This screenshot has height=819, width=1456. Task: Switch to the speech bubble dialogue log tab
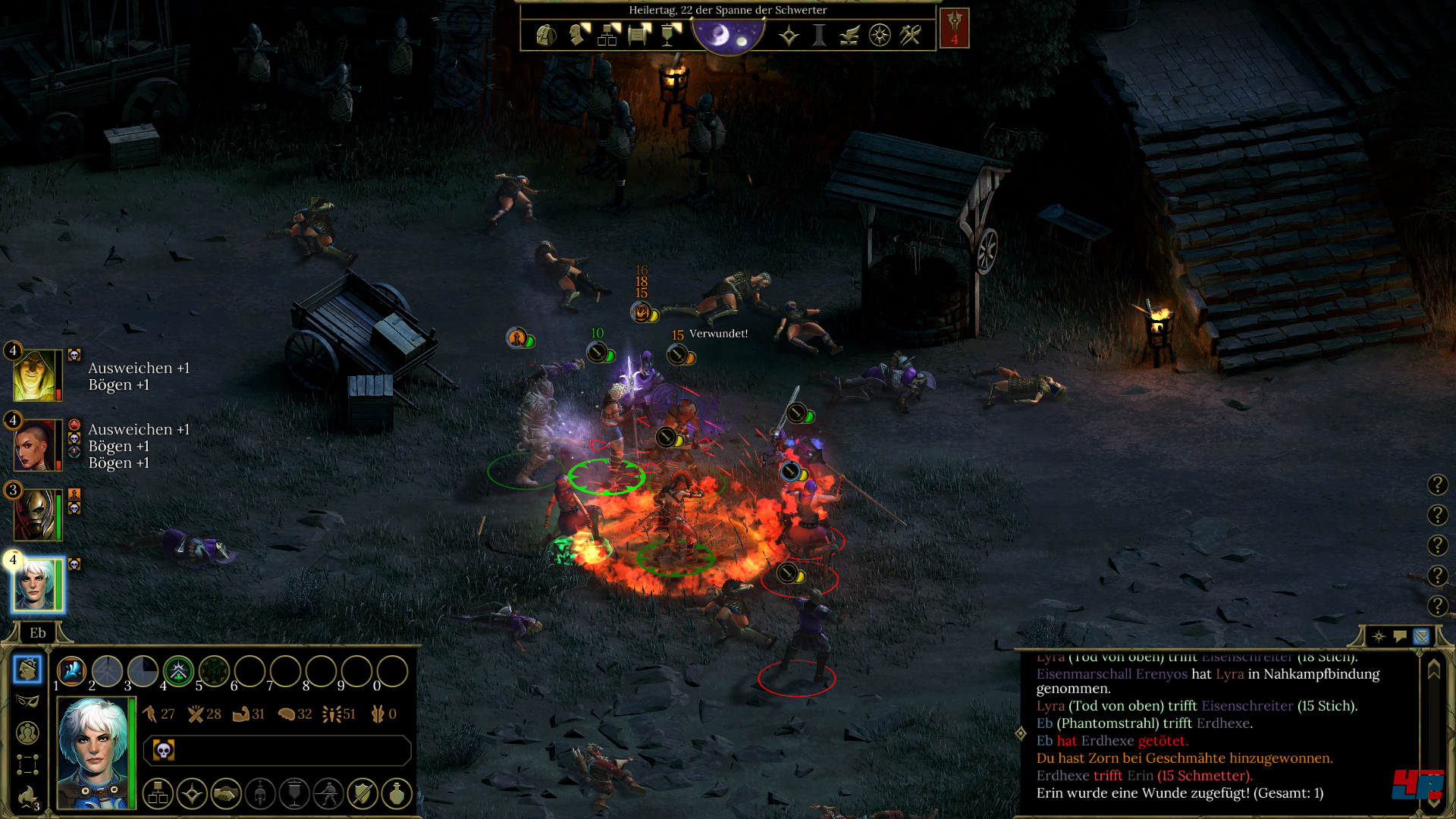coord(1400,636)
